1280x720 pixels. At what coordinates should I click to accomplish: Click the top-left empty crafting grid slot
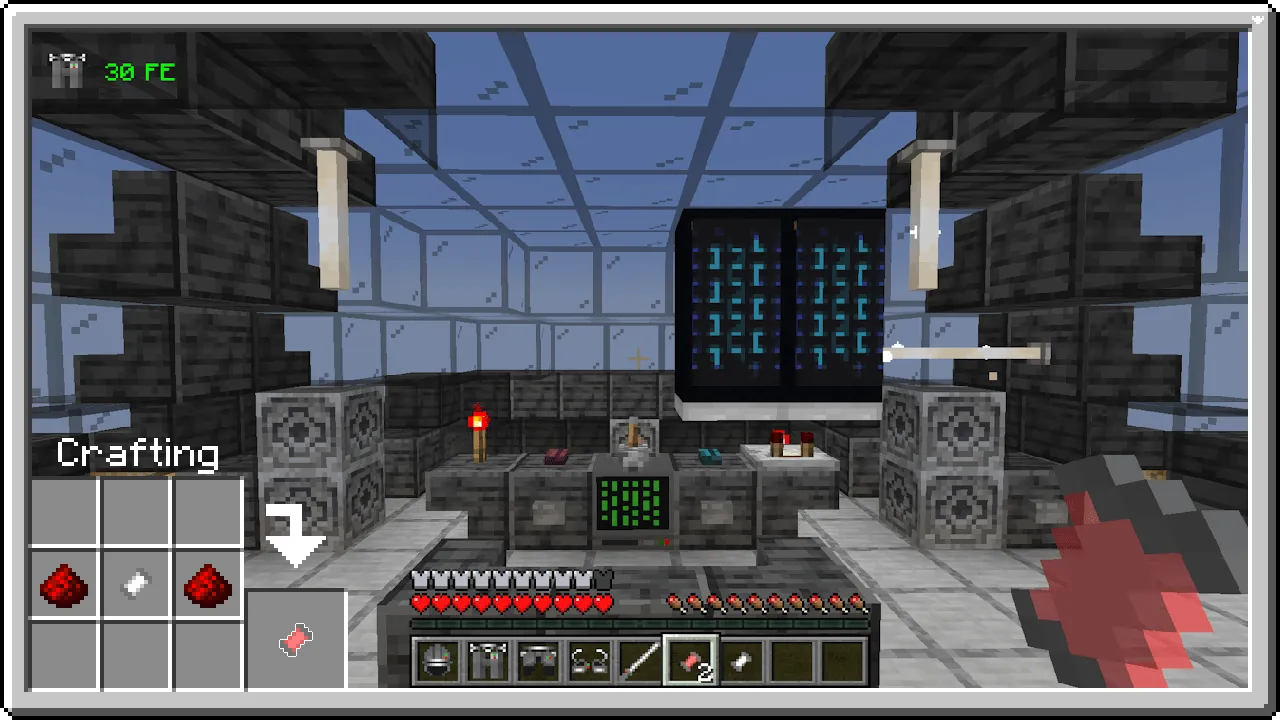(x=64, y=513)
